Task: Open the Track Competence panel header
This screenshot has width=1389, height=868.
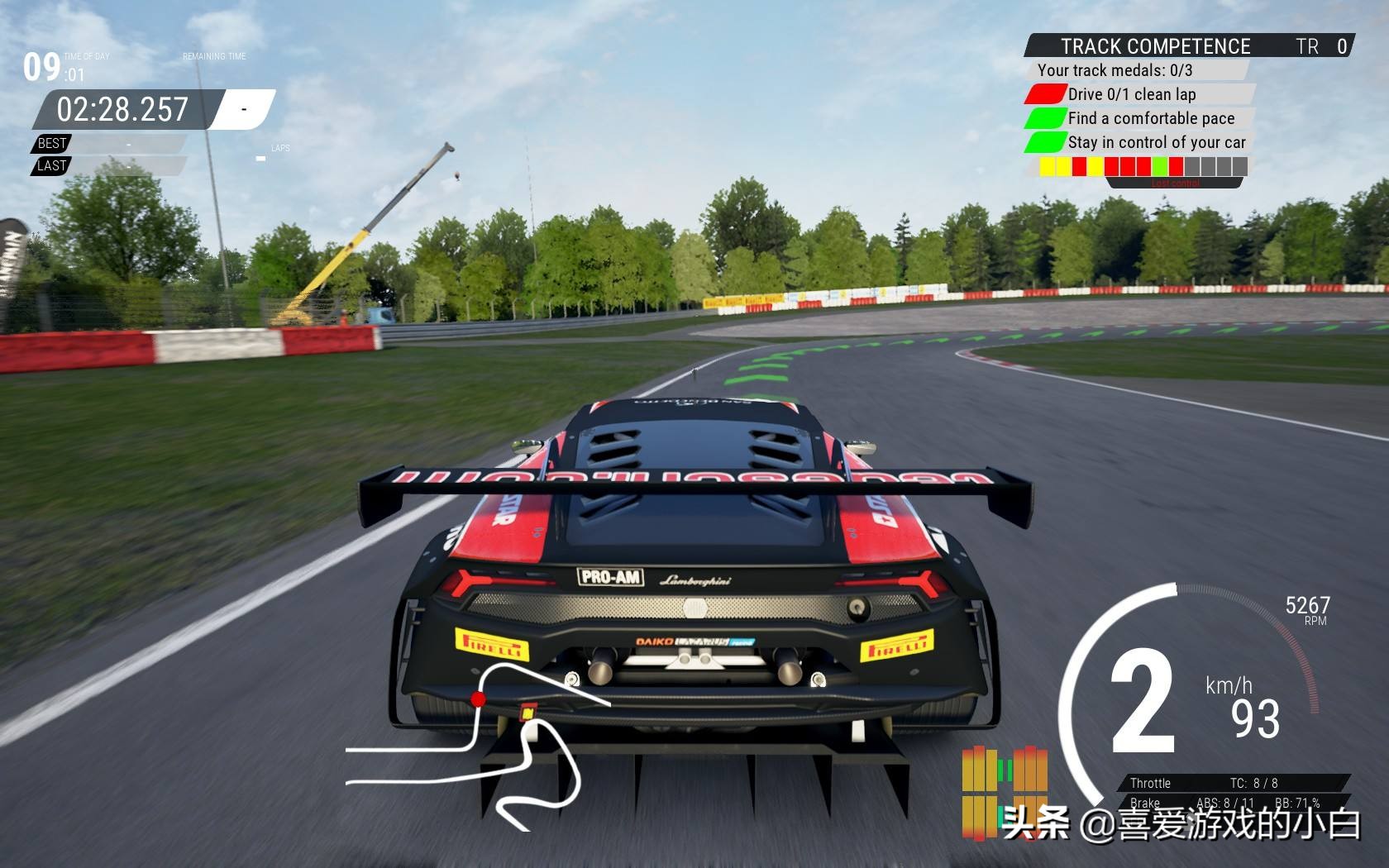Action: click(x=1155, y=46)
